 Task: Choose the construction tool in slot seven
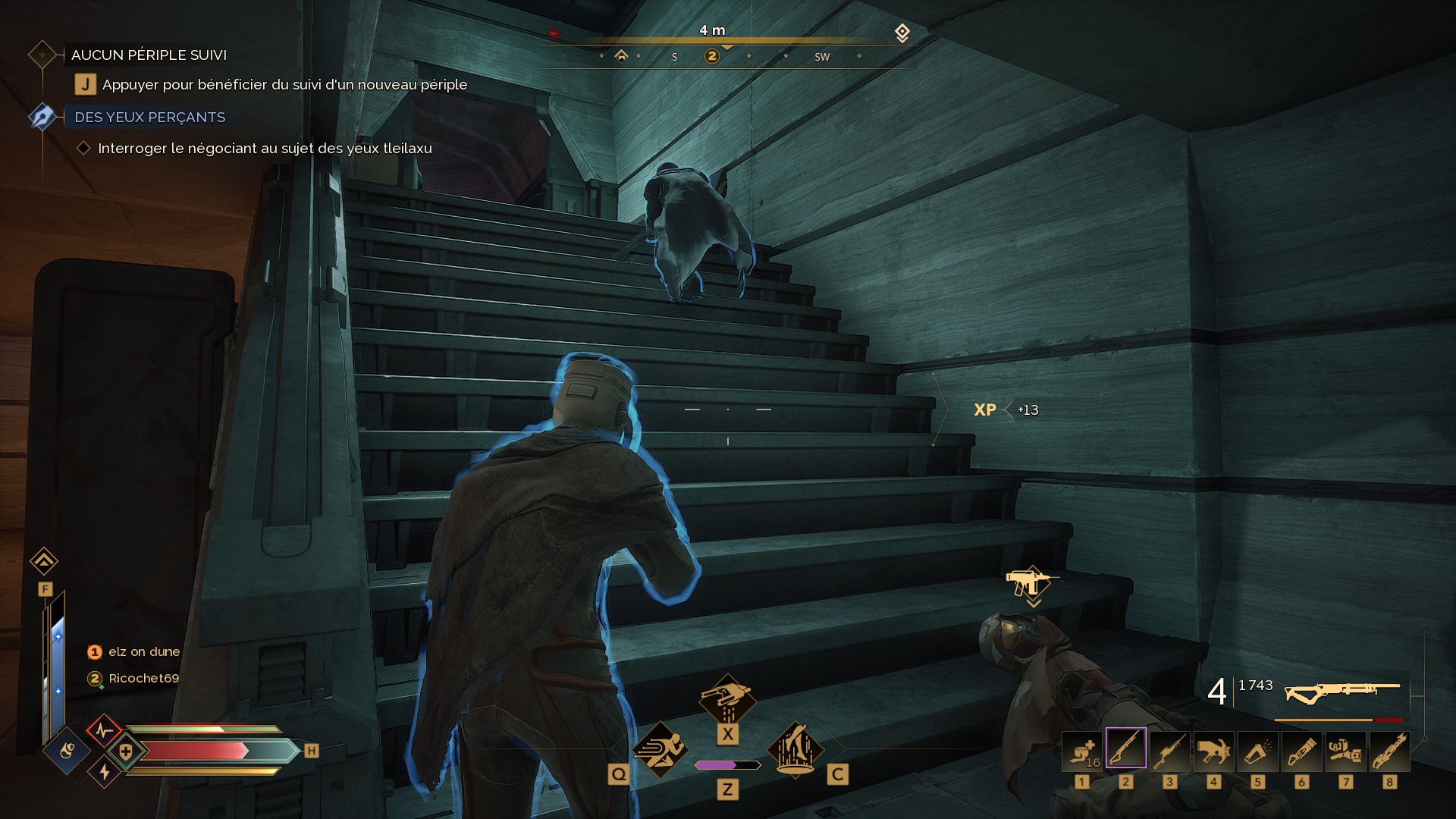pyautogui.click(x=1346, y=751)
